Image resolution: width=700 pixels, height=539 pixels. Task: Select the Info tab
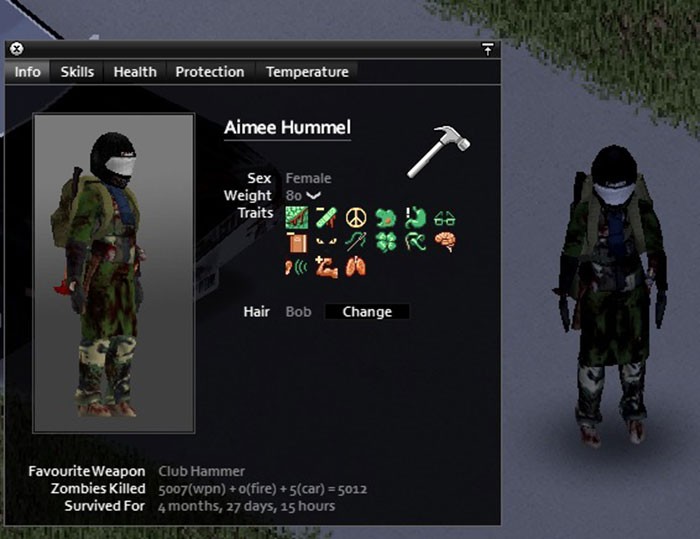(28, 72)
